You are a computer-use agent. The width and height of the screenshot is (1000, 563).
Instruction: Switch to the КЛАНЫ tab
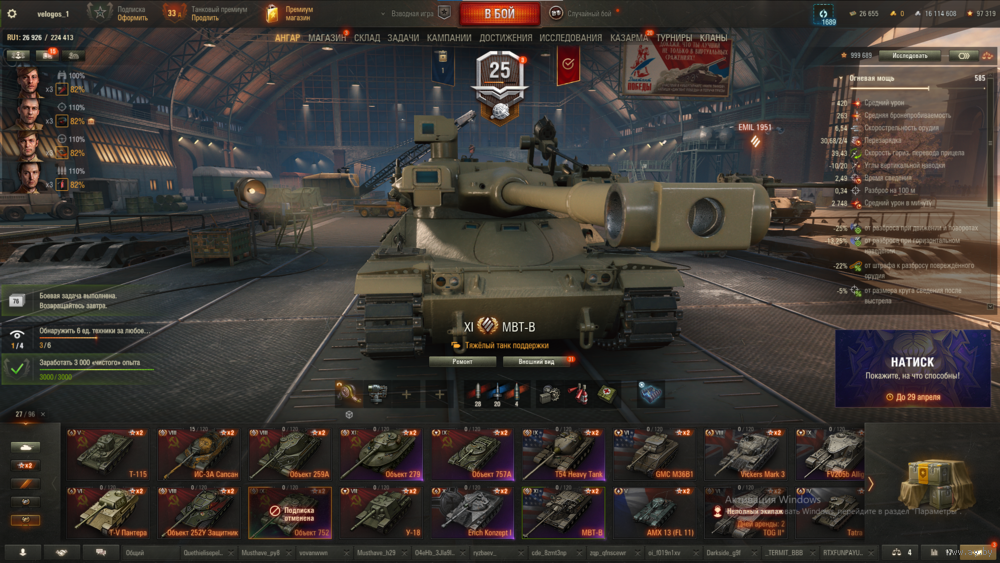point(714,38)
